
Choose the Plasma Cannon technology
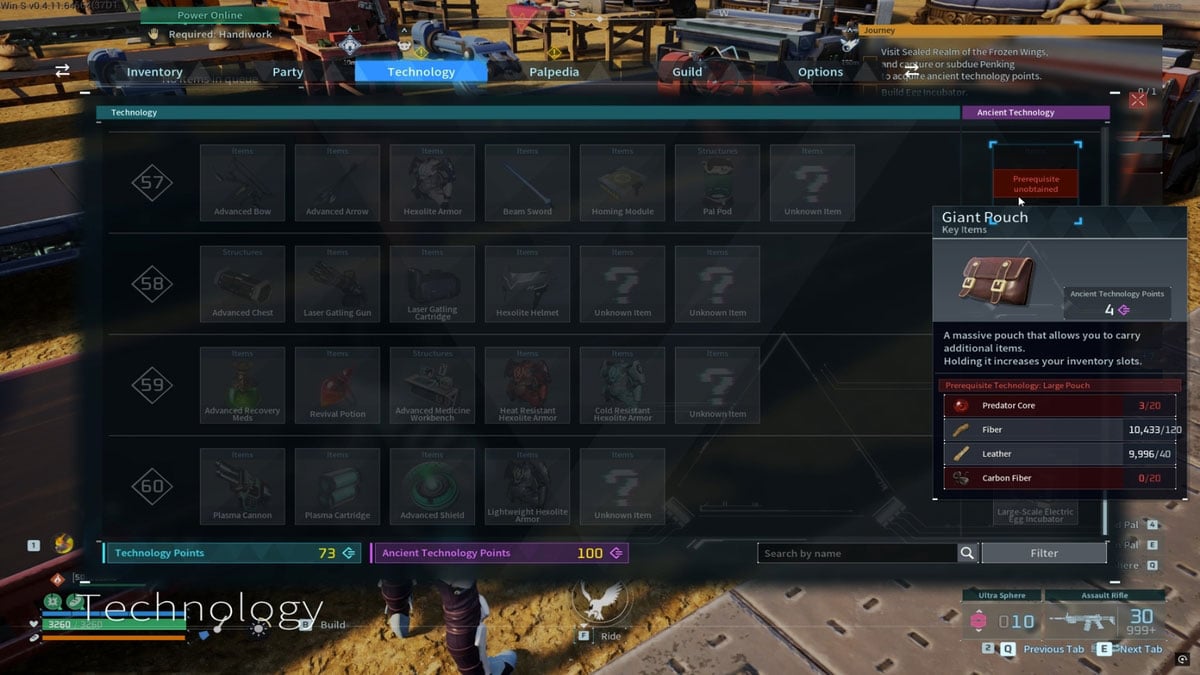point(242,486)
